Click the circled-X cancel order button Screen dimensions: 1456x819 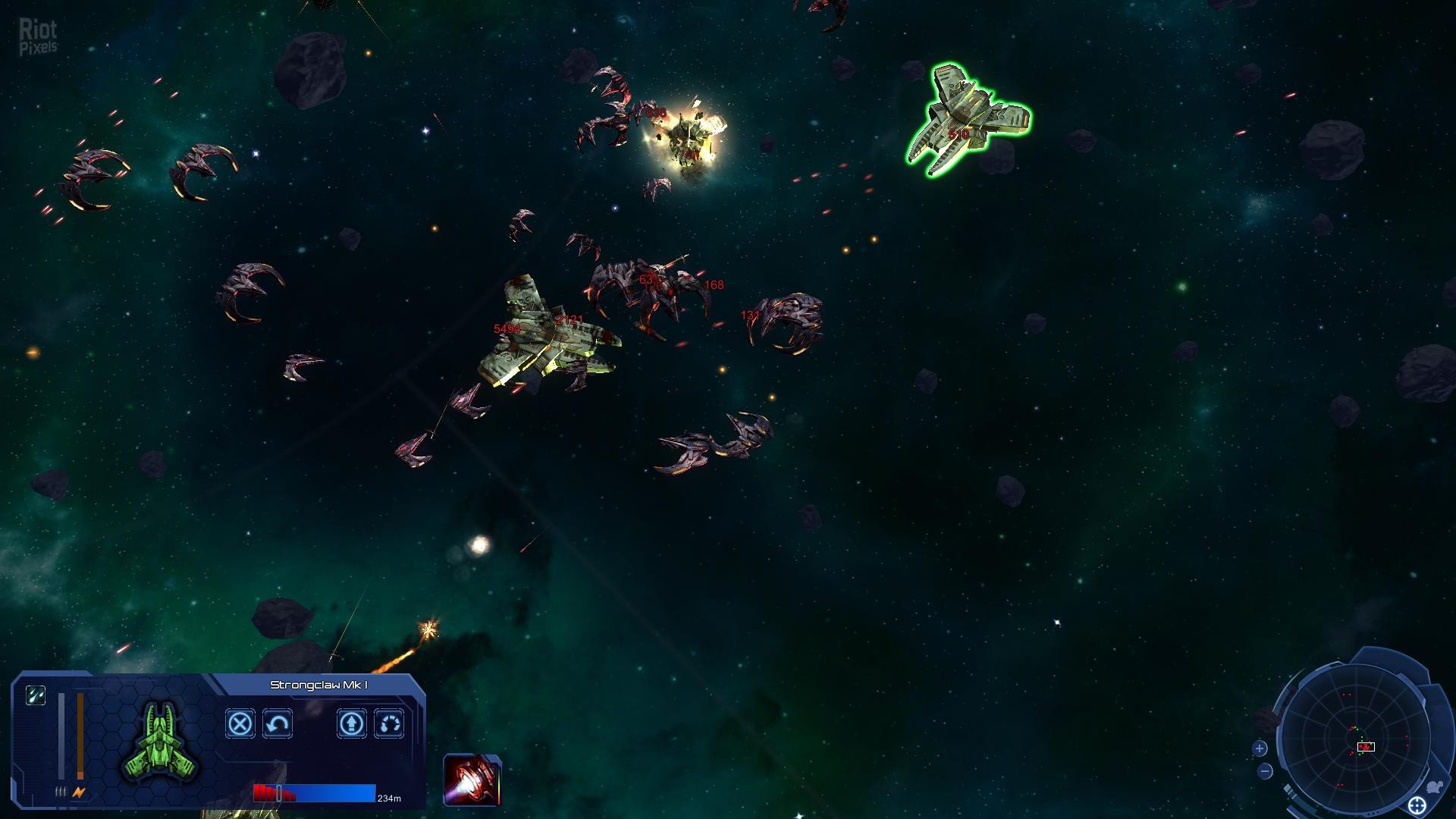coord(240,723)
